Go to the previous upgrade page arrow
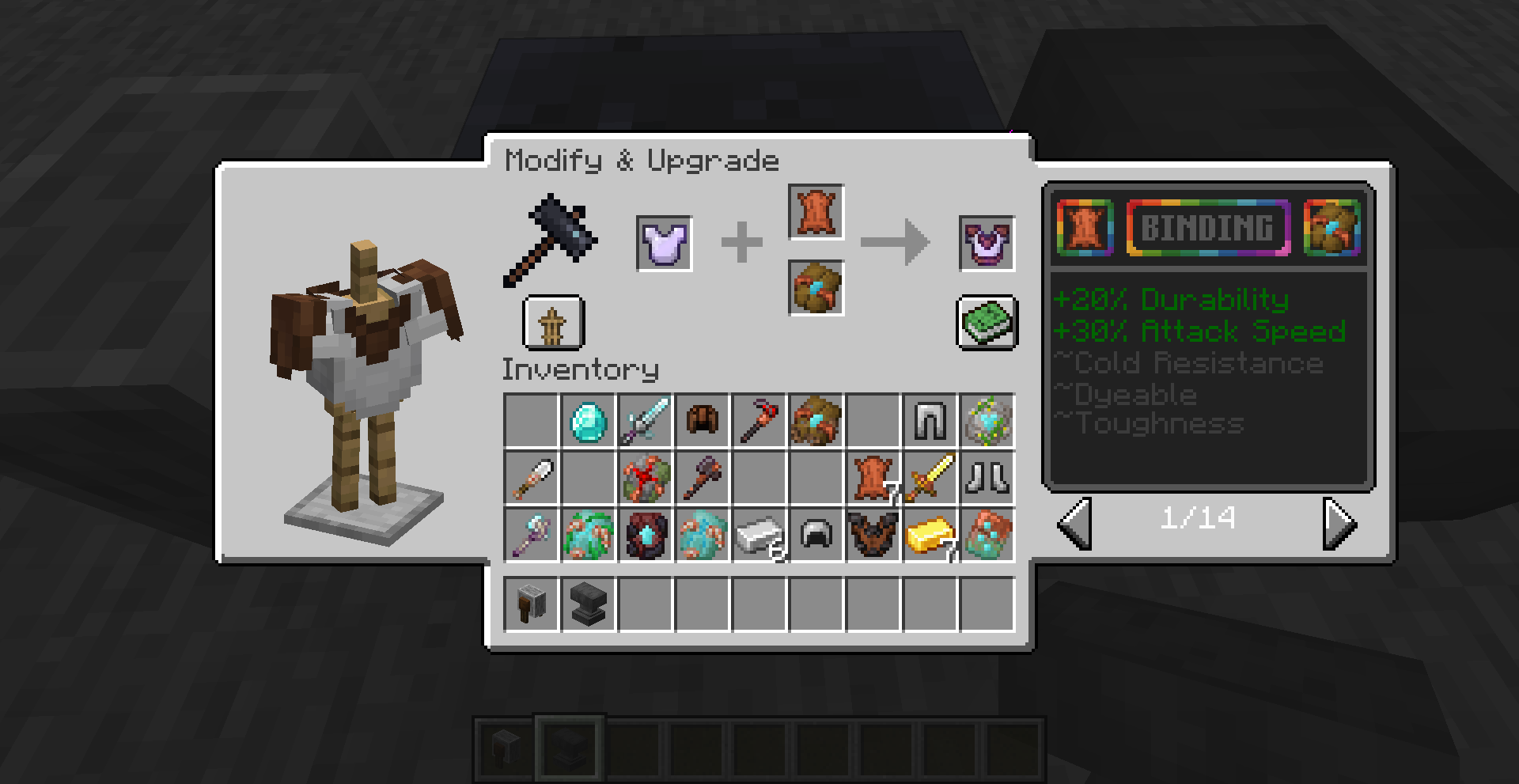1519x784 pixels. tap(1075, 523)
